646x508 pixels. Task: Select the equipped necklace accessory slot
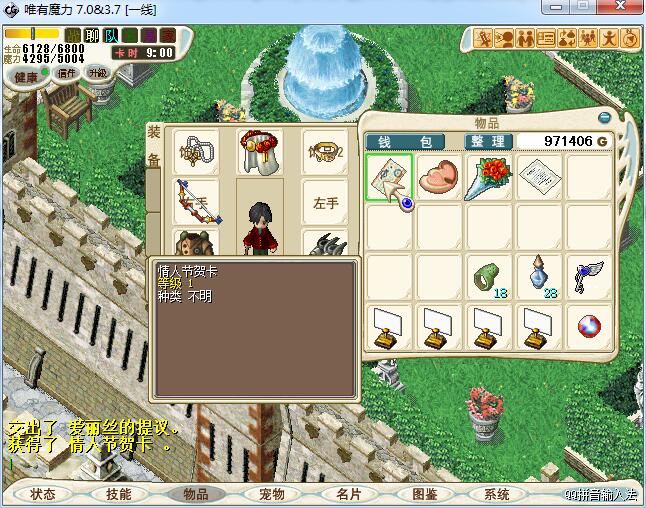pyautogui.click(x=195, y=151)
